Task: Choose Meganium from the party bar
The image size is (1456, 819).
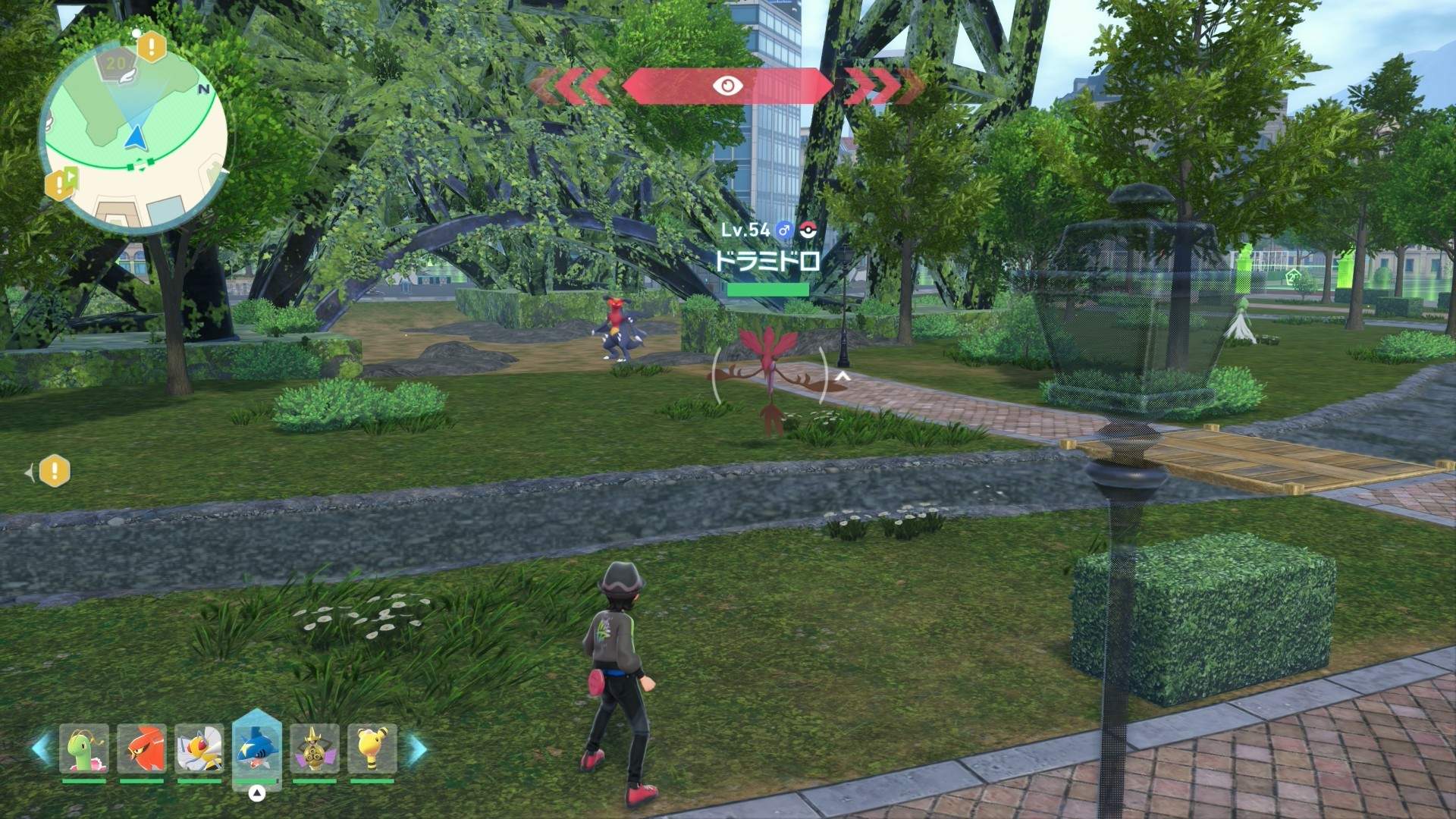Action: tap(84, 749)
